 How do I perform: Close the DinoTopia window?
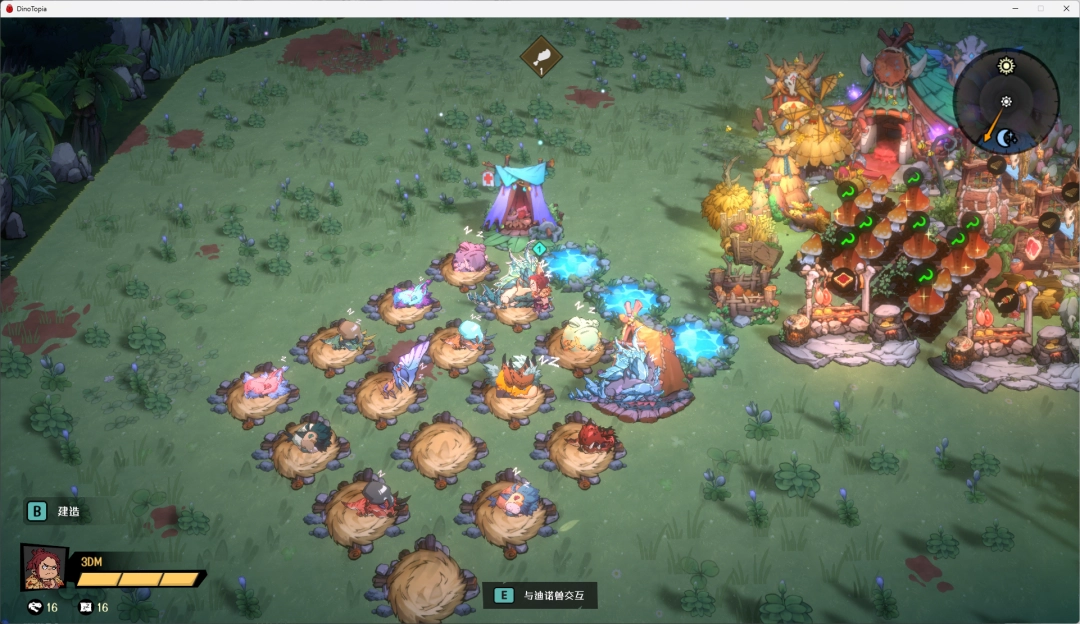(1064, 8)
